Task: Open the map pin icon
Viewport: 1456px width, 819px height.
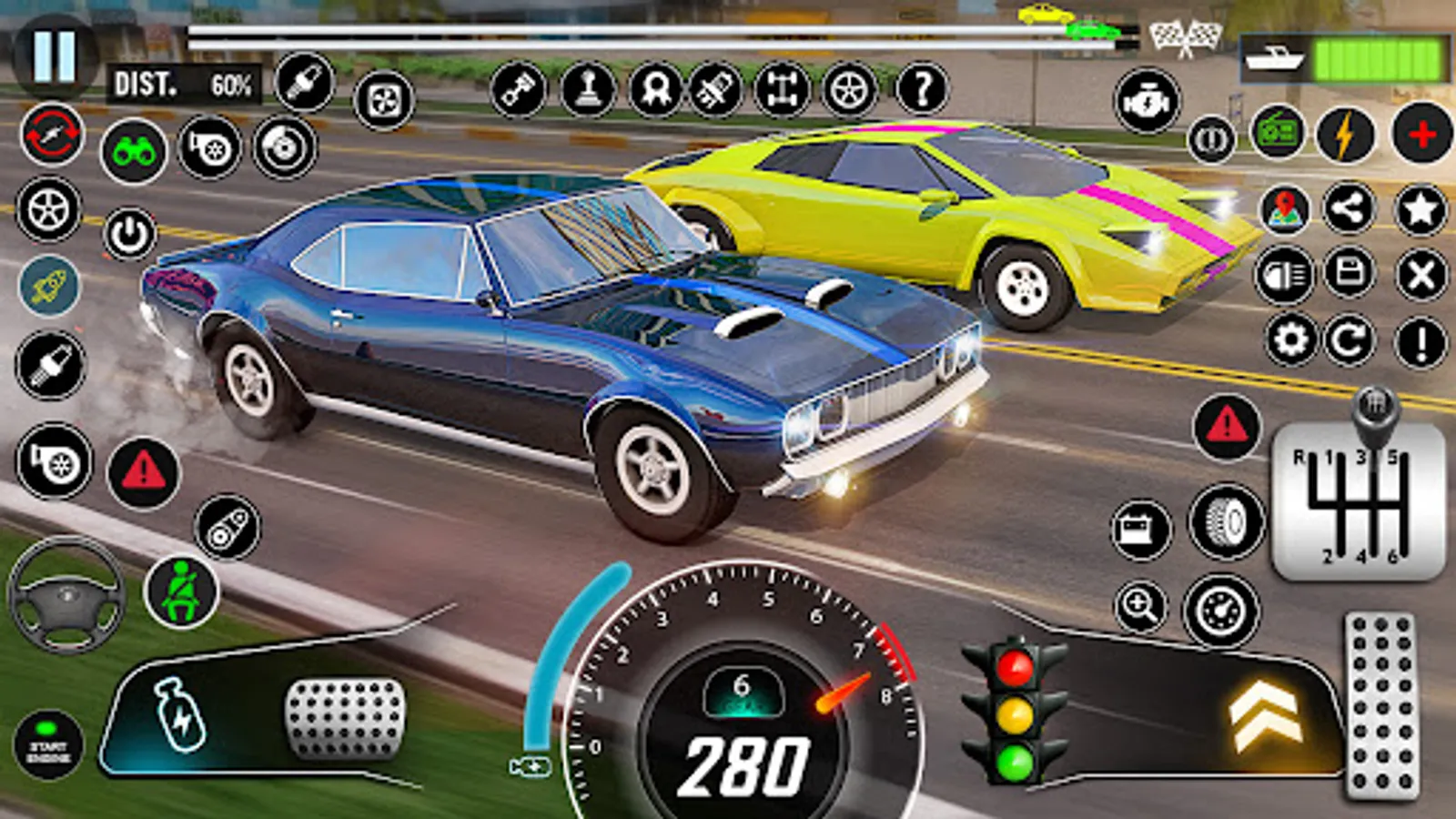Action: coord(1284,210)
